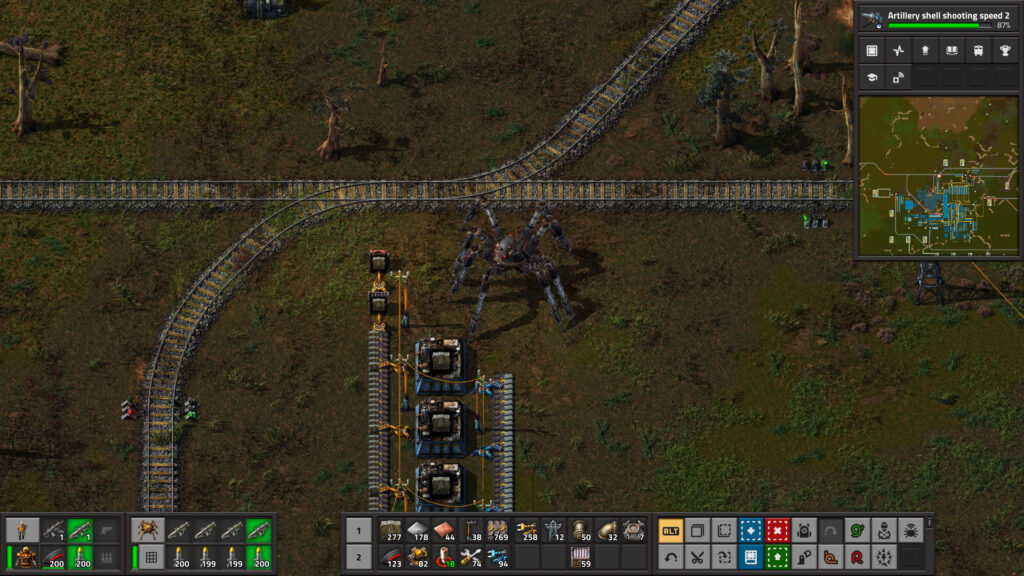This screenshot has width=1024, height=576.
Task: Select the player character icon
Action: 22,531
